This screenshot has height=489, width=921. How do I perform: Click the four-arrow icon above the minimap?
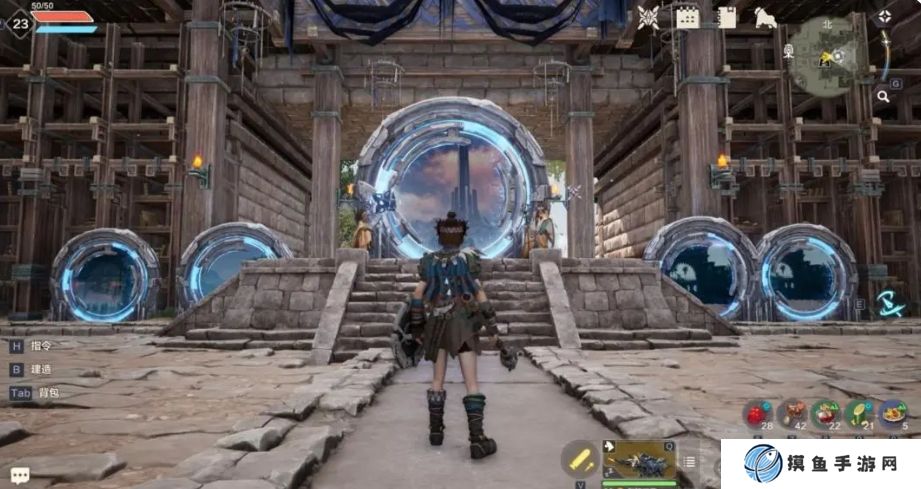(884, 17)
